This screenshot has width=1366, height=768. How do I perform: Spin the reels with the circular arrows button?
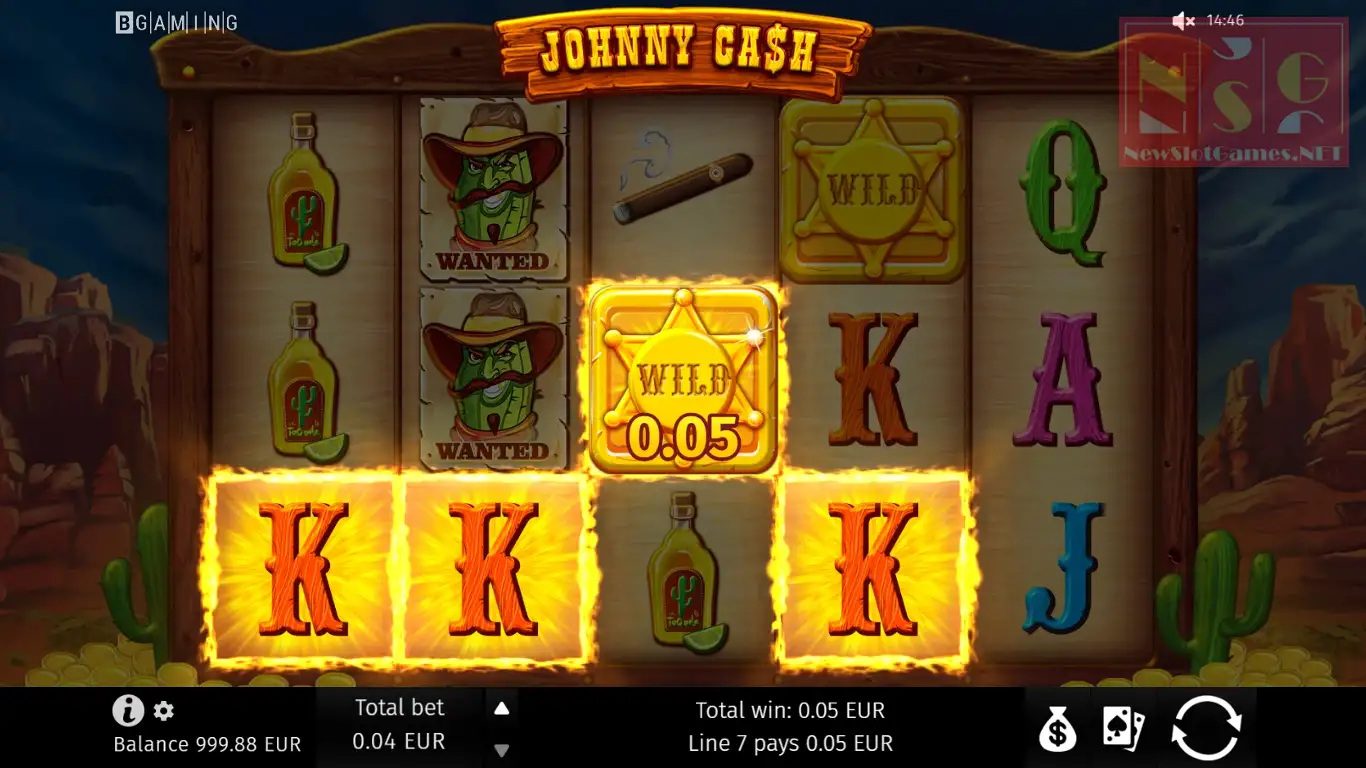[x=1207, y=728]
